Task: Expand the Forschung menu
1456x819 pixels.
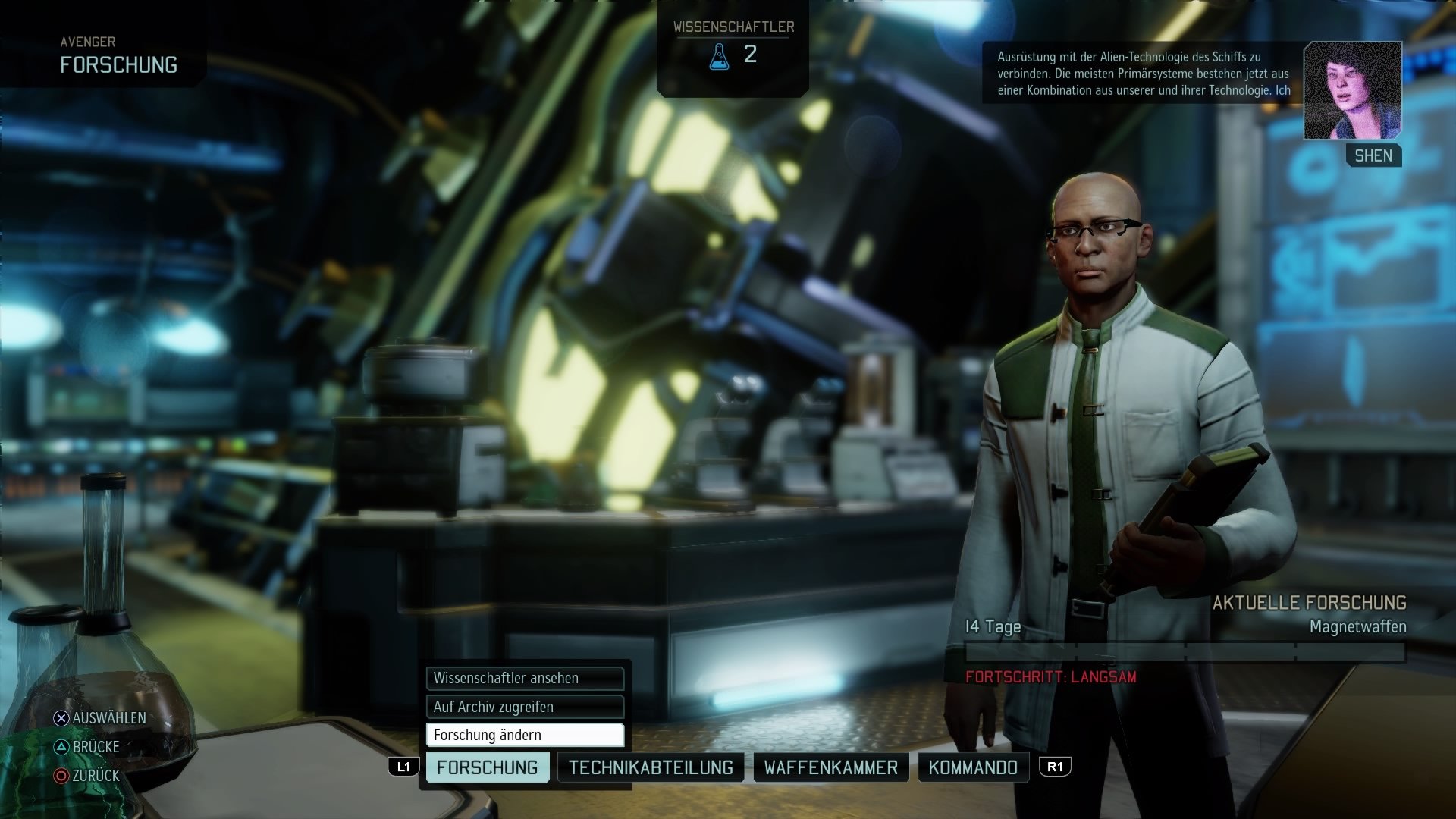Action: [488, 767]
